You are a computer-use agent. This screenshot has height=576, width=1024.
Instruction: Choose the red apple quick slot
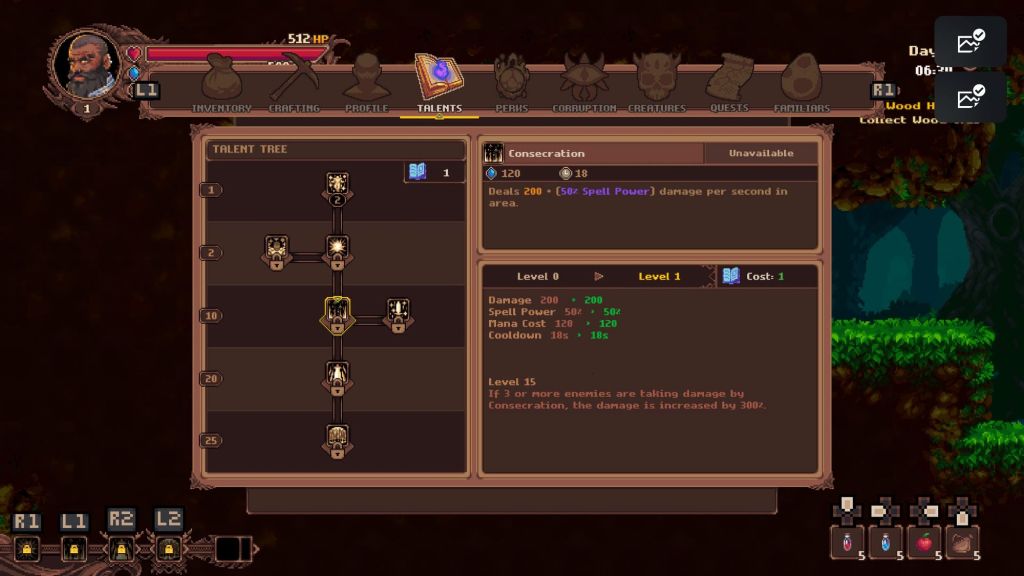(924, 542)
